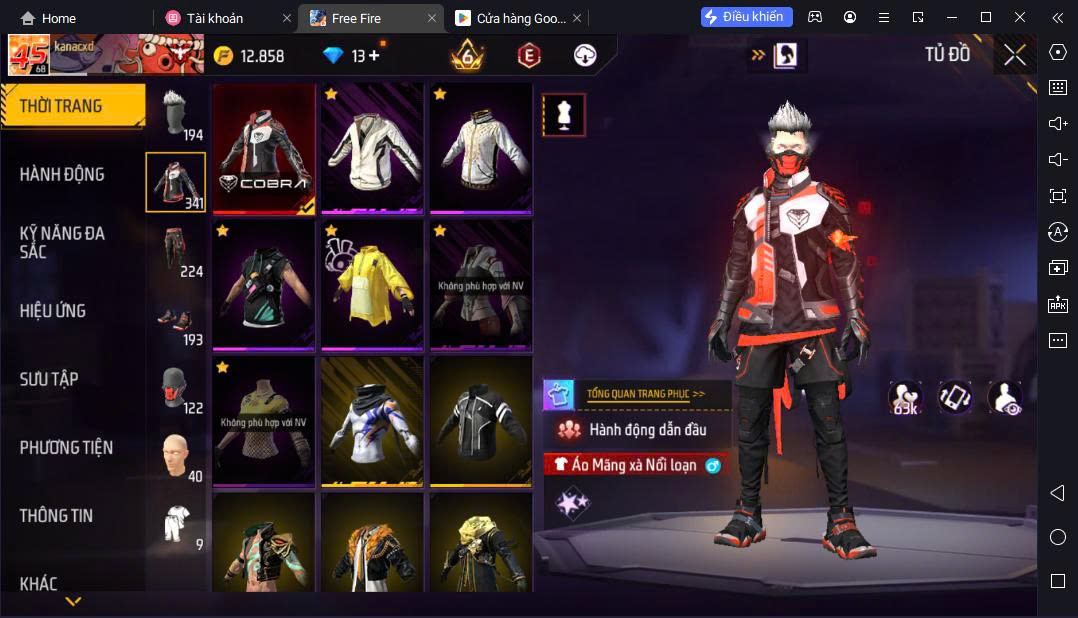
Task: Open the HÀNH ĐỘNG category
Action: (x=62, y=174)
